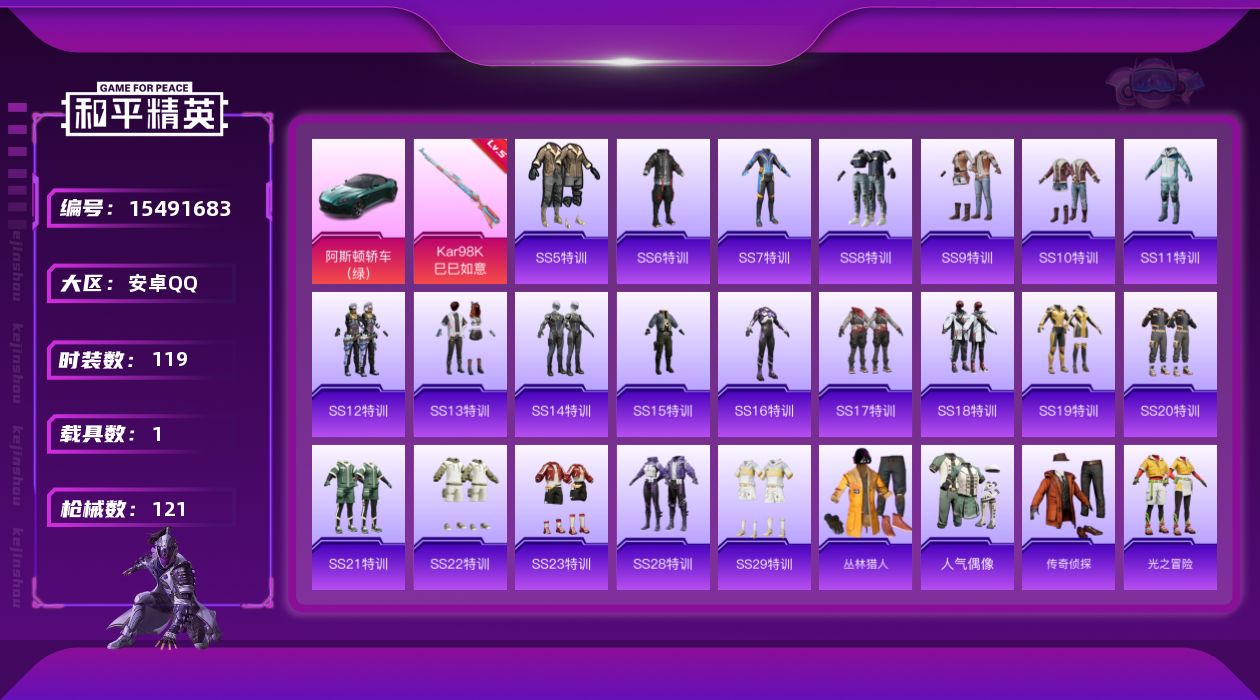Select the SS11特训 outfit card
Image resolution: width=1260 pixels, height=700 pixels.
[1170, 211]
